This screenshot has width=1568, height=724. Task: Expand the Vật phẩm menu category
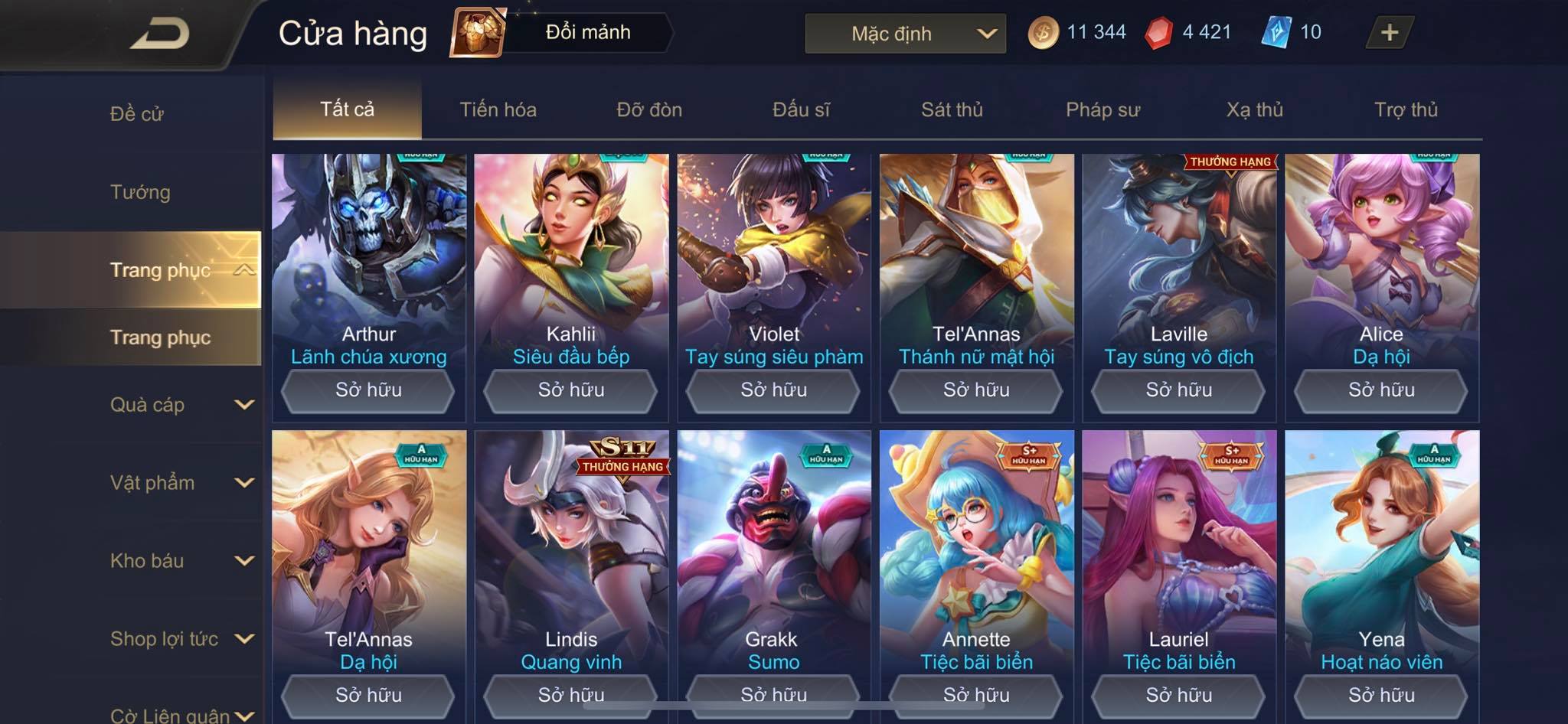coord(181,483)
